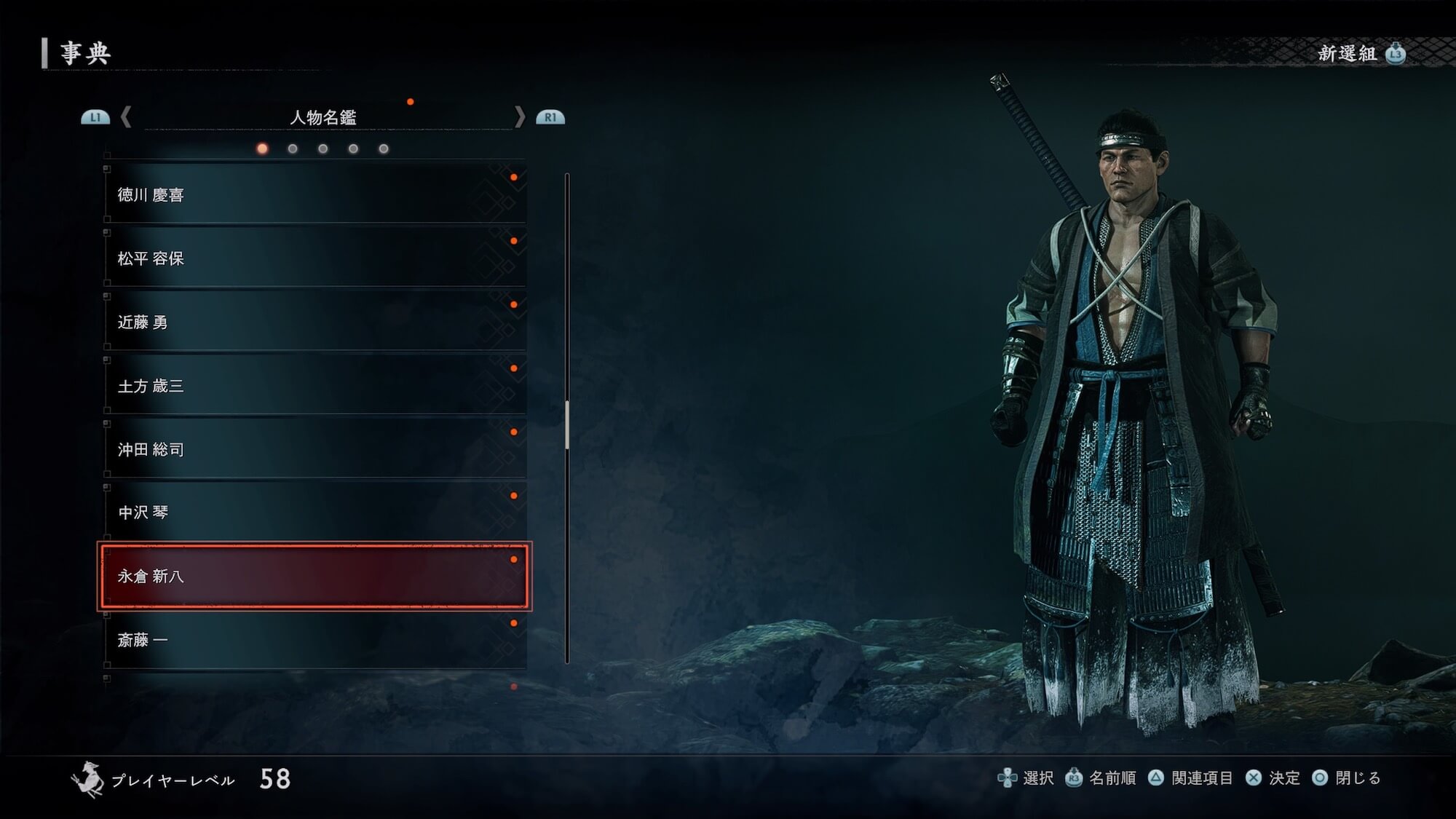Choose the 中沢 琴 row

click(x=314, y=513)
